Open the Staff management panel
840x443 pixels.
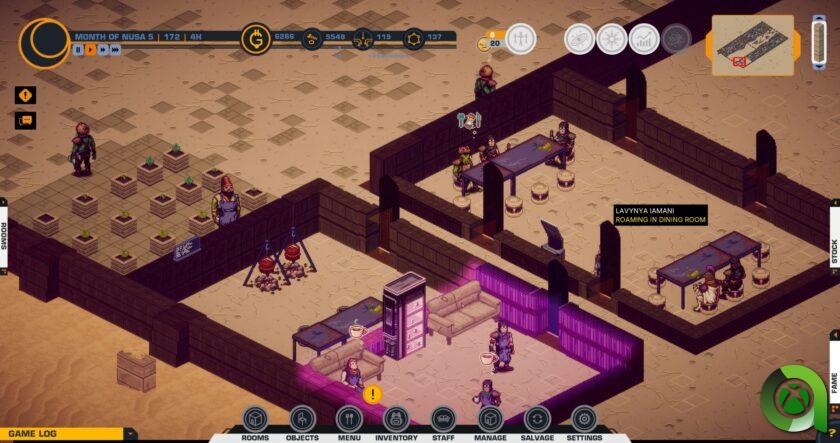pyautogui.click(x=443, y=419)
